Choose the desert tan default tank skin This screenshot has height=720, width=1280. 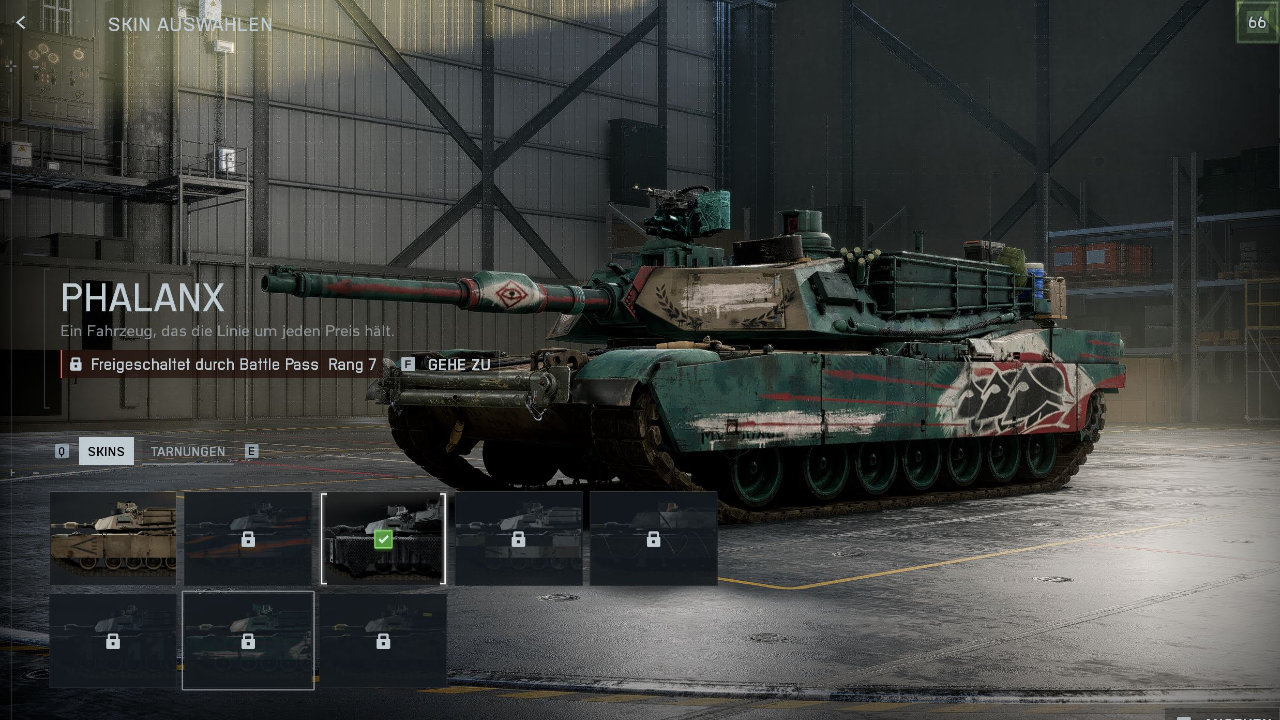point(113,538)
